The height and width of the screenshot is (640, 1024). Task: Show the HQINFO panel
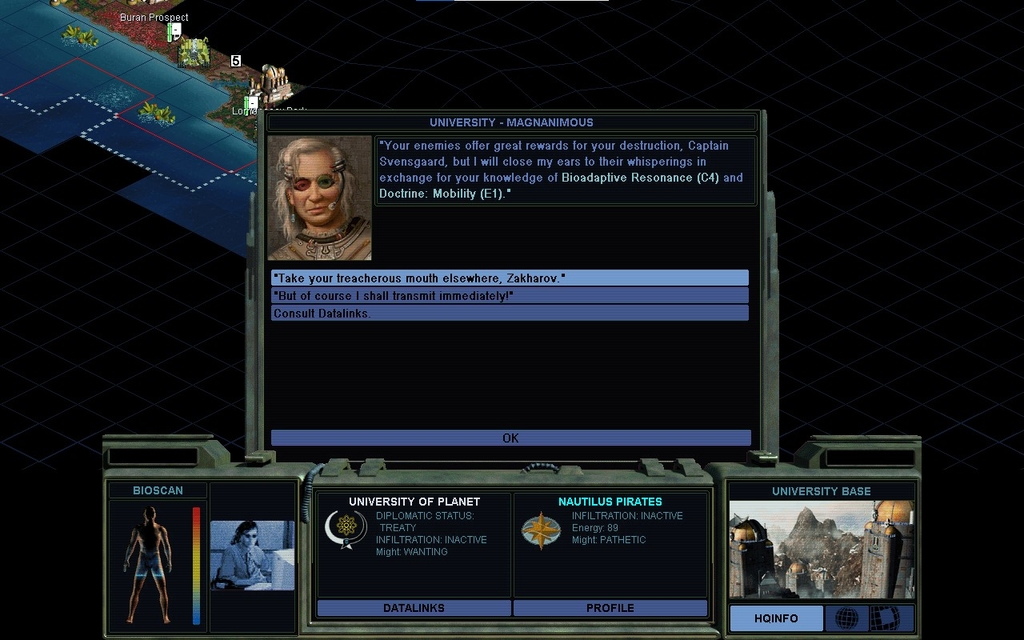(x=776, y=618)
